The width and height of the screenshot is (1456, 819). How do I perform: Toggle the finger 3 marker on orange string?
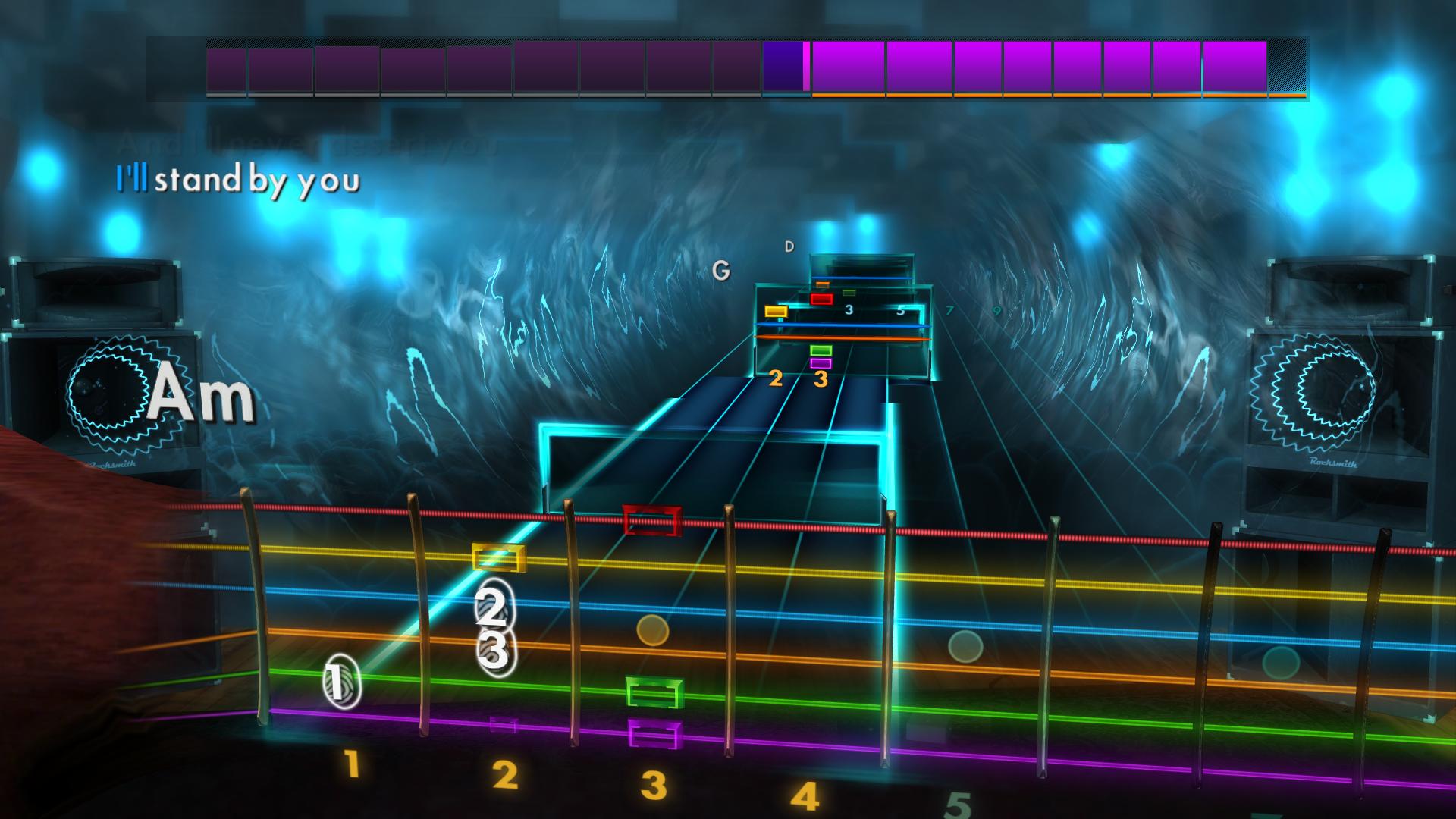click(497, 649)
